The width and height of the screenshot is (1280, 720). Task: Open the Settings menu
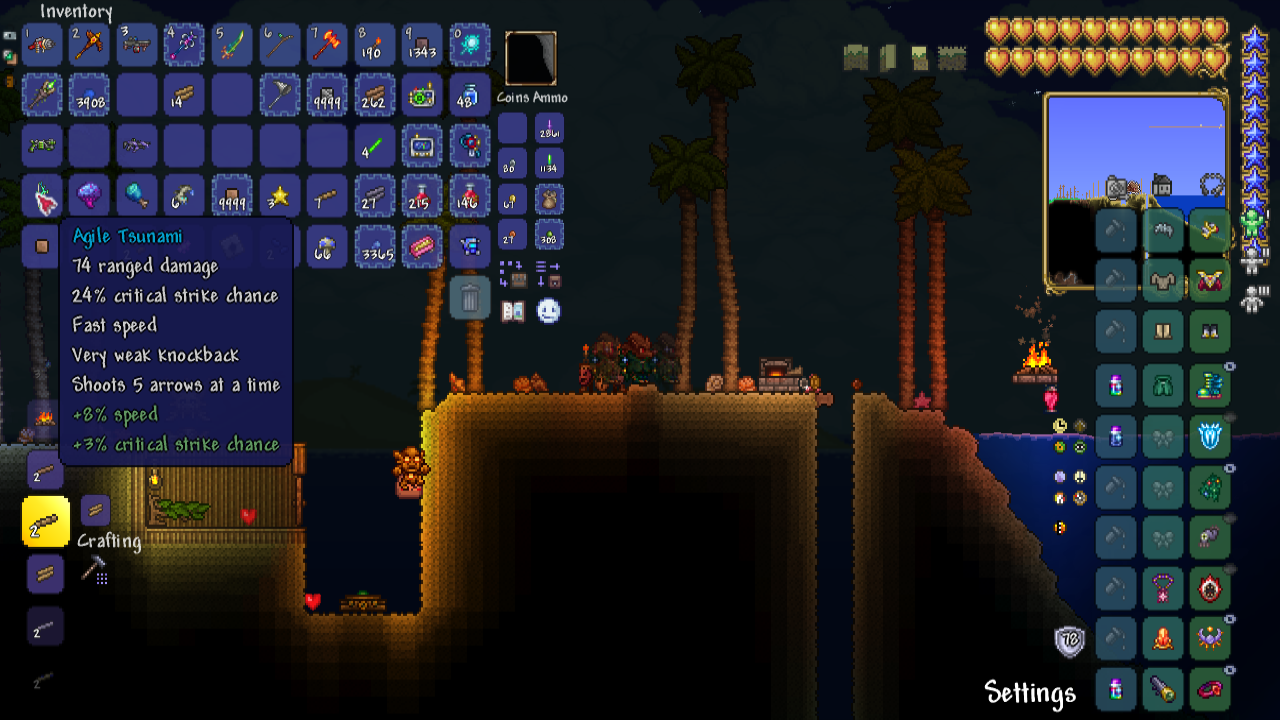point(1030,692)
